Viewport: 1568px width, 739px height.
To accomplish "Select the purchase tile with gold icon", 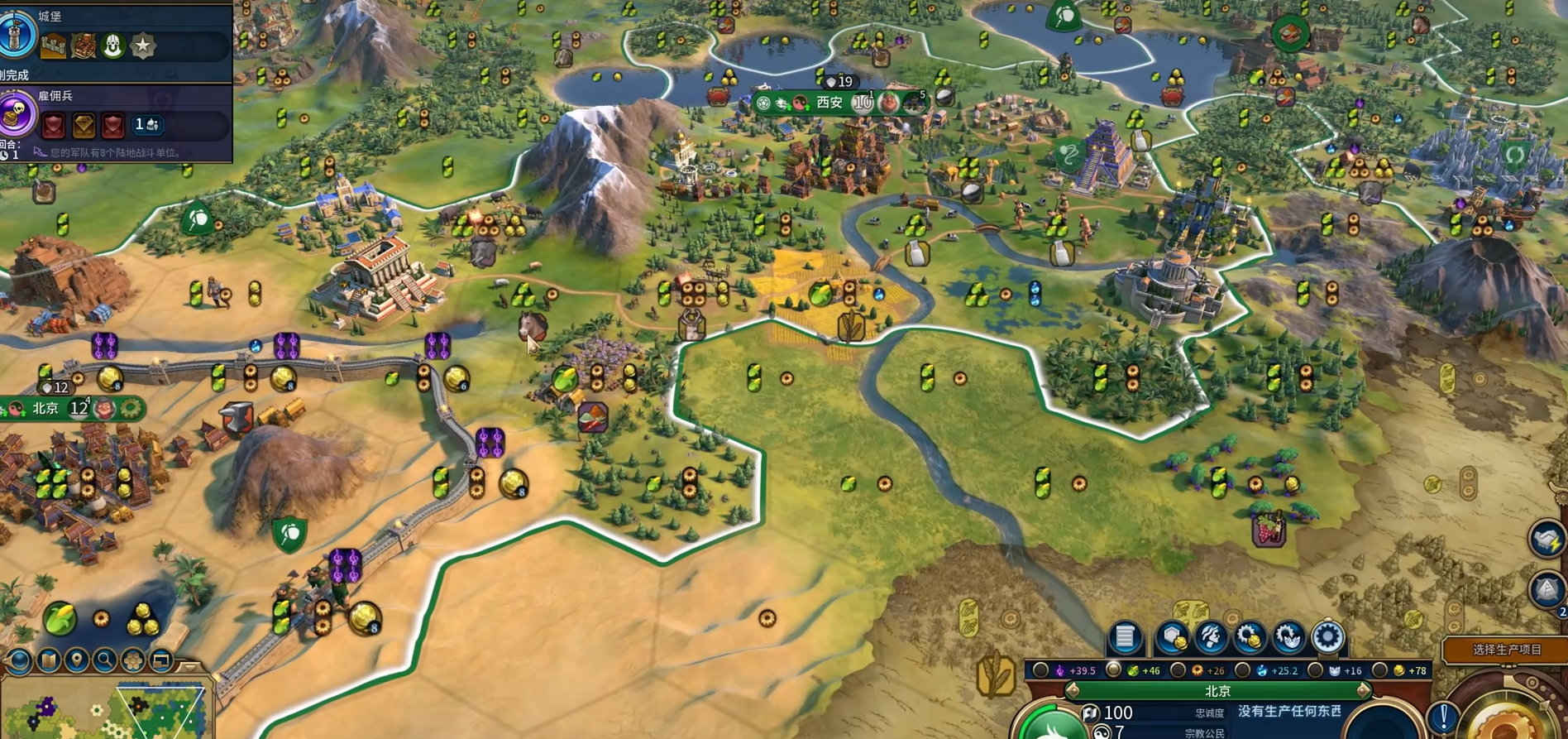I will click(x=1172, y=637).
